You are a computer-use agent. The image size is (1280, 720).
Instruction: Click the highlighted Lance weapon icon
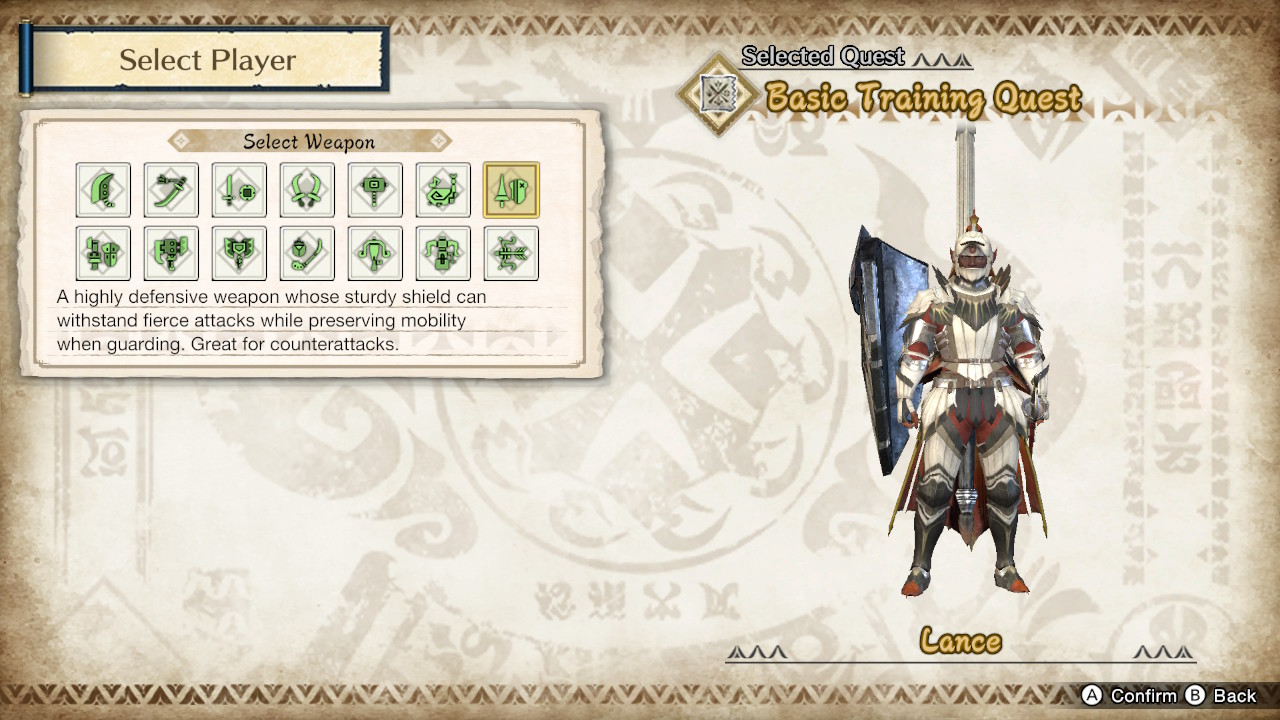coord(511,190)
